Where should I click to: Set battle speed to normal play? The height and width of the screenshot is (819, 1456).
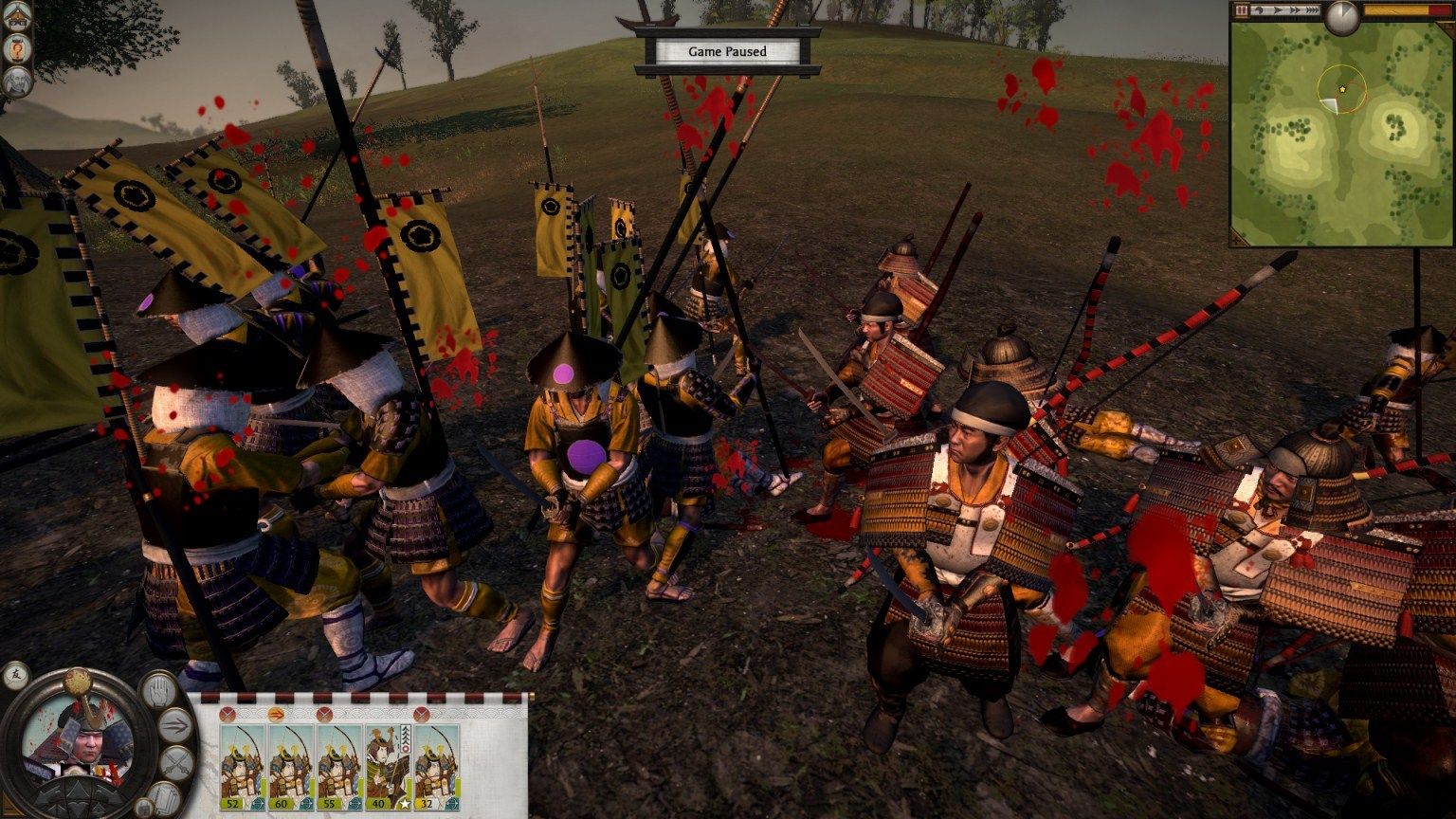pyautogui.click(x=1276, y=9)
